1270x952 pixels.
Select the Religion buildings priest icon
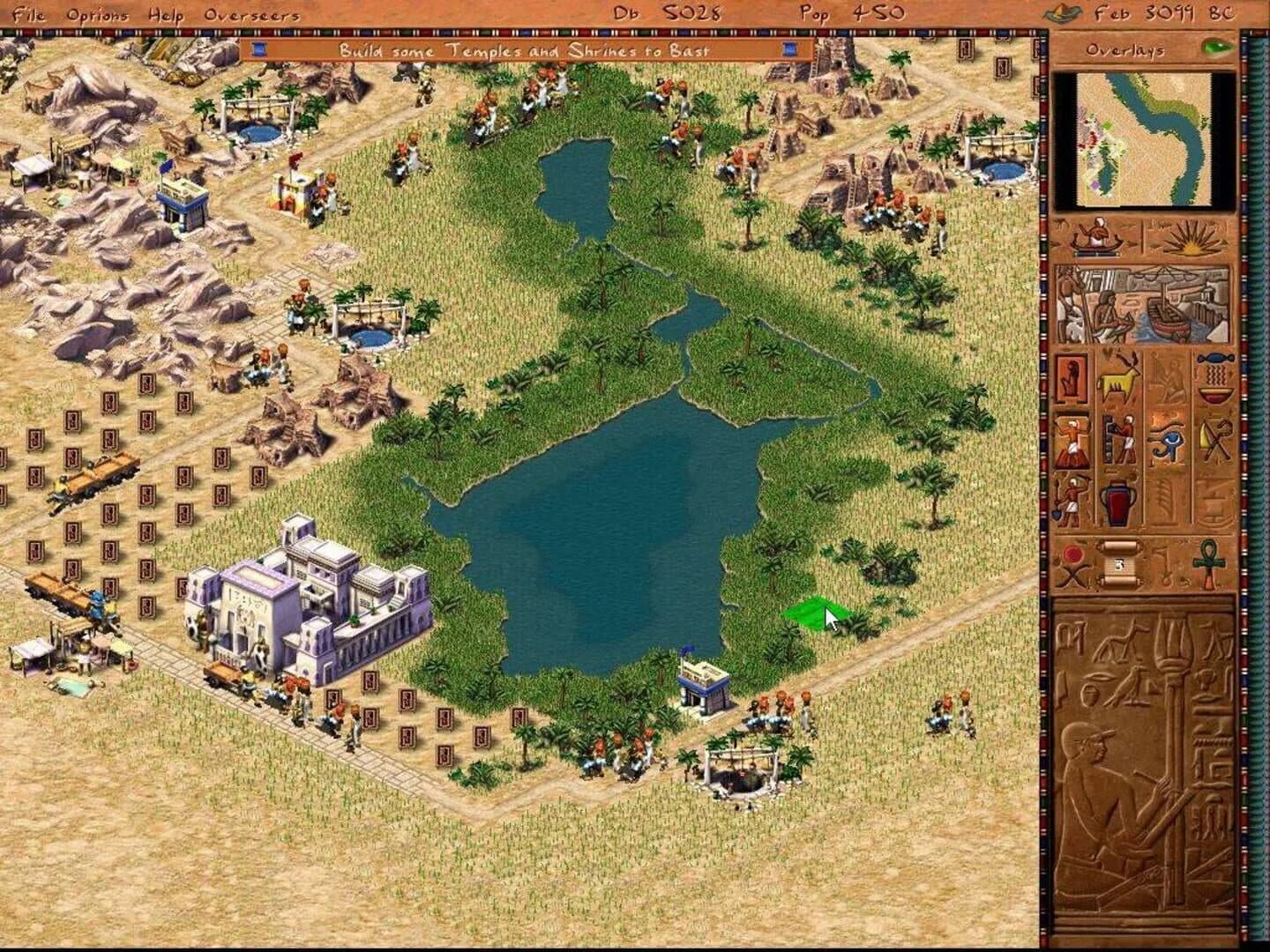click(1072, 438)
